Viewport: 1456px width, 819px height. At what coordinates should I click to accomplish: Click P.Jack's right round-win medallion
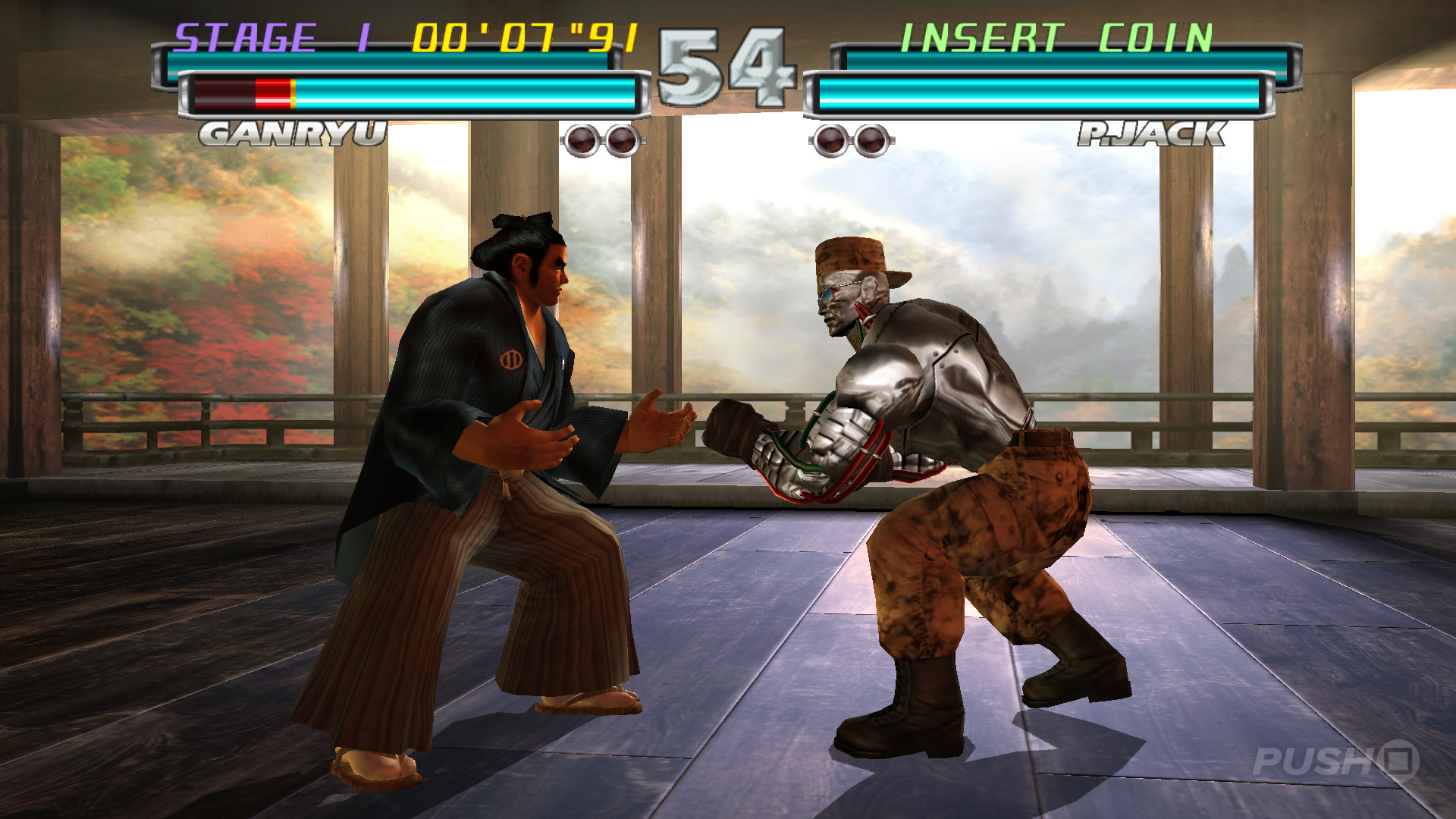tap(871, 141)
